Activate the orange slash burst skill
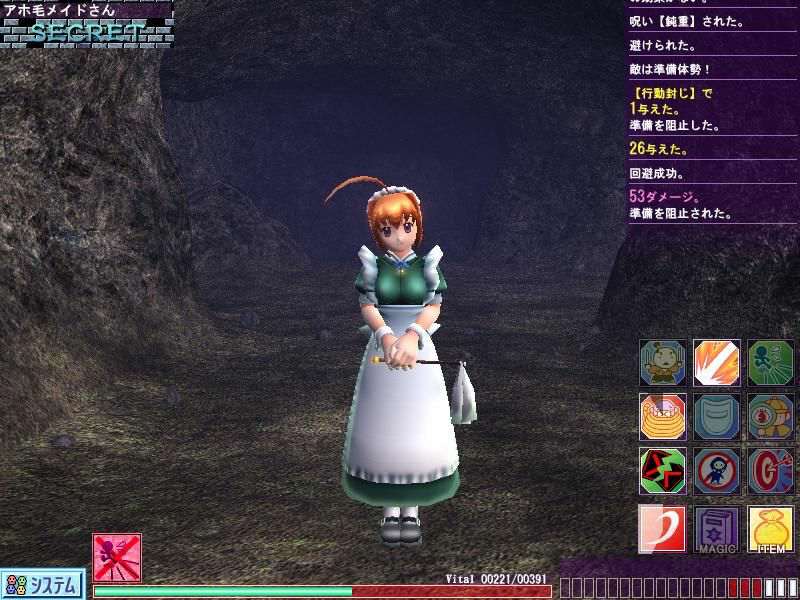Screen dimensions: 800x600 (x=716, y=364)
